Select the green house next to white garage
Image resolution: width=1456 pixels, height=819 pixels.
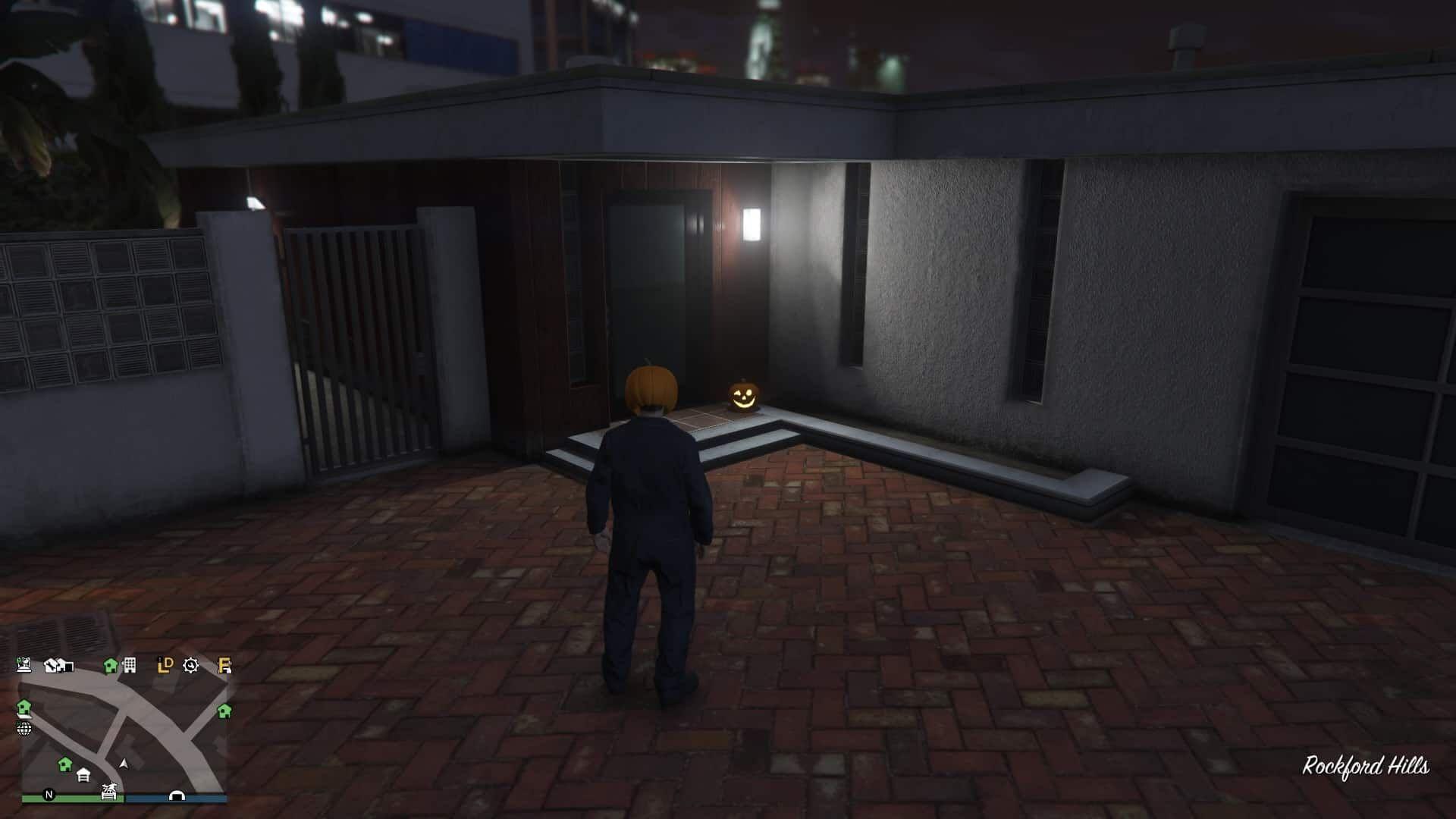pos(65,763)
